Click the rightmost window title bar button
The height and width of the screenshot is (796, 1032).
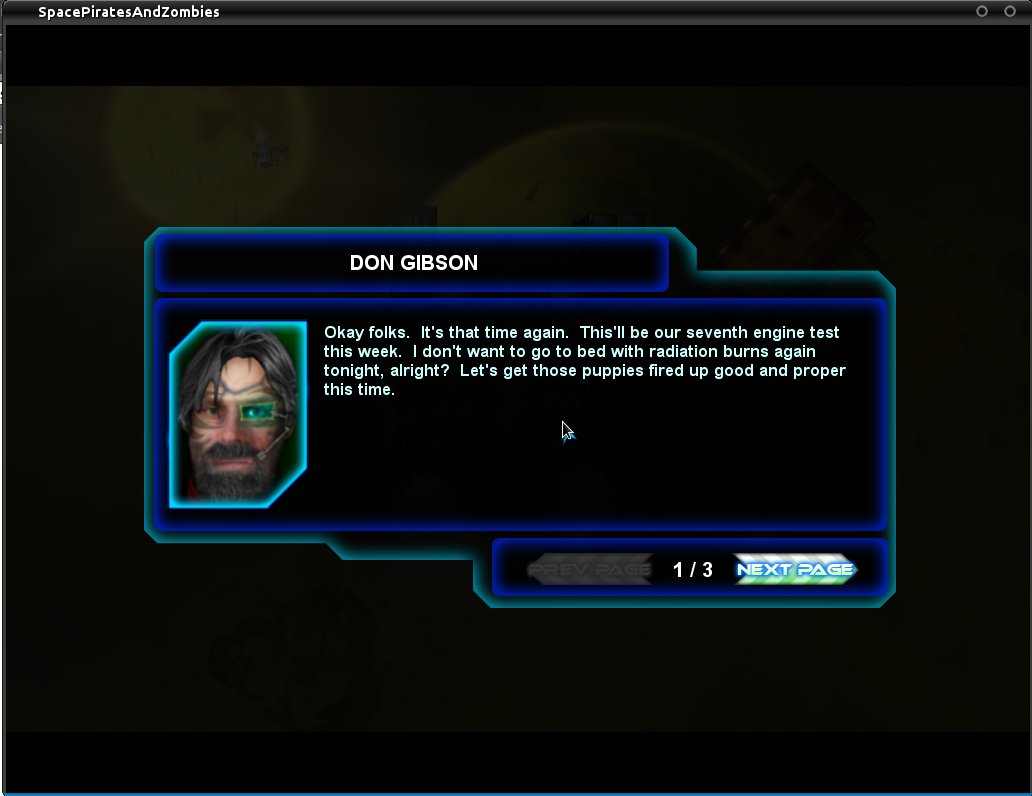coord(1009,11)
